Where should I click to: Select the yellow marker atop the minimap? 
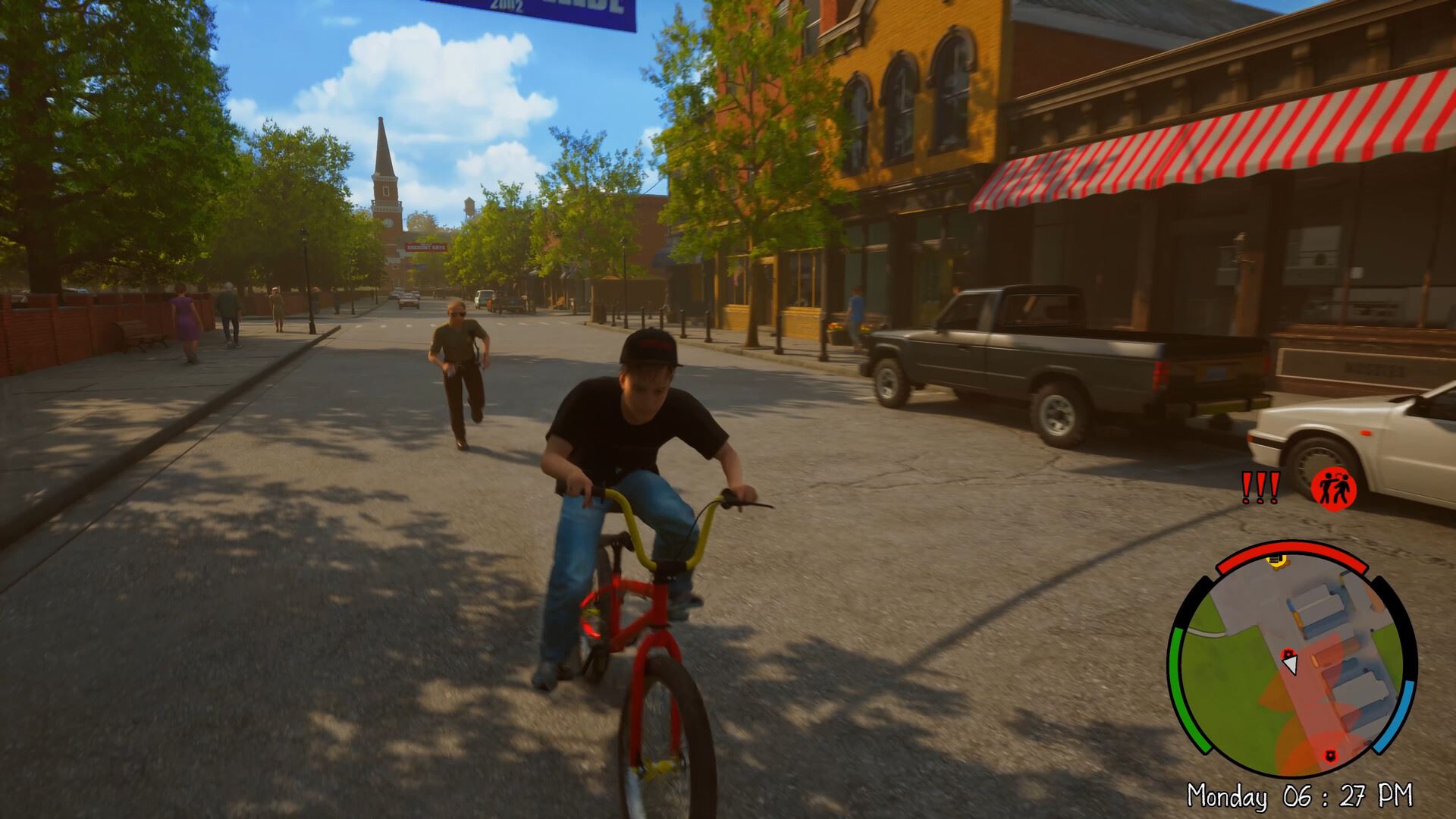click(1278, 561)
